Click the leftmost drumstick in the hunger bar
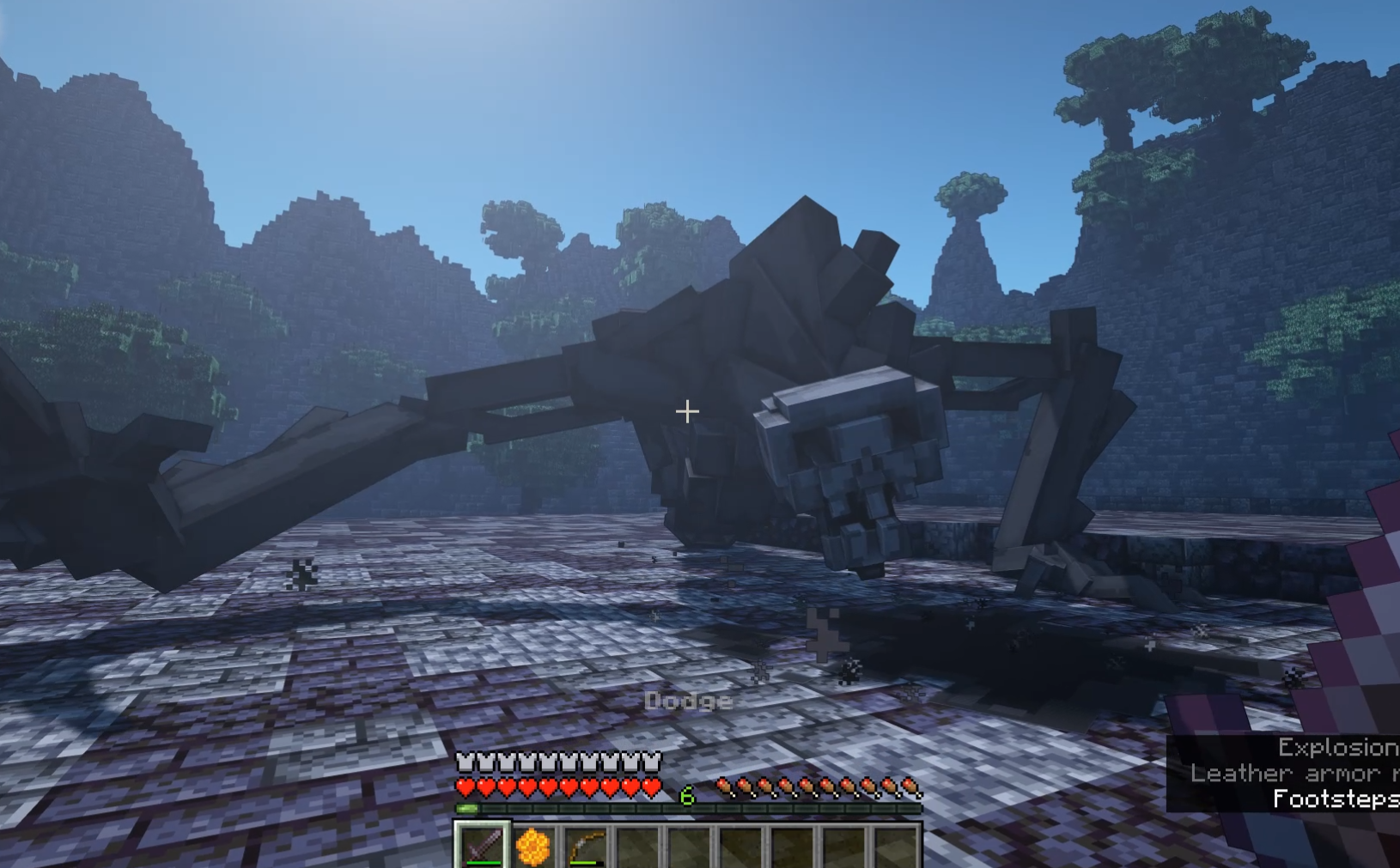 tap(724, 784)
